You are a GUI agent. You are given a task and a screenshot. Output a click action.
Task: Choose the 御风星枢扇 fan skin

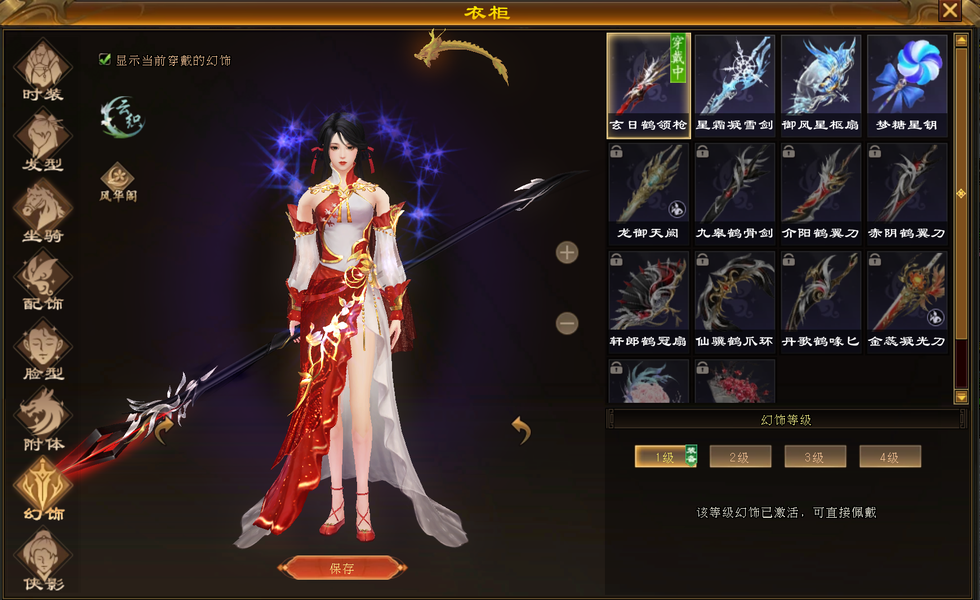point(820,84)
